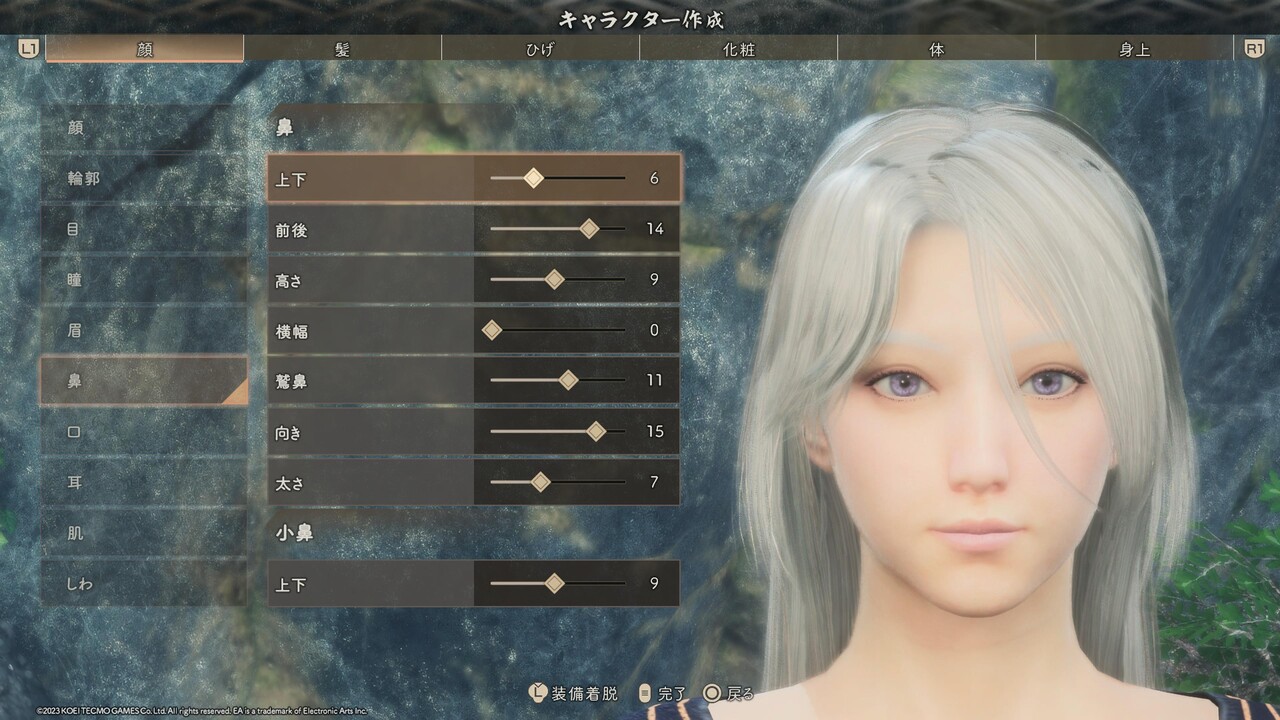This screenshot has height=720, width=1280.
Task: Choose the 輪郭 (contour) category
Action: (x=143, y=179)
